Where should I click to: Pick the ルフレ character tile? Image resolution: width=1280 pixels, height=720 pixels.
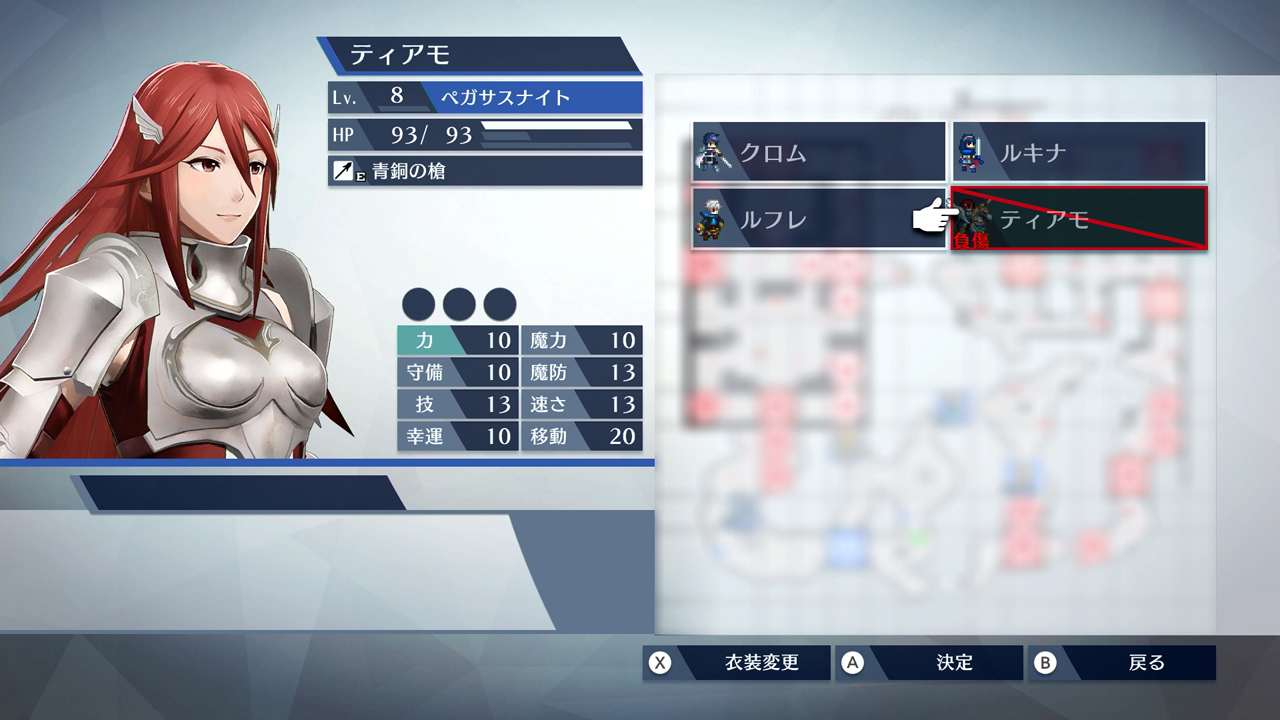tap(818, 219)
